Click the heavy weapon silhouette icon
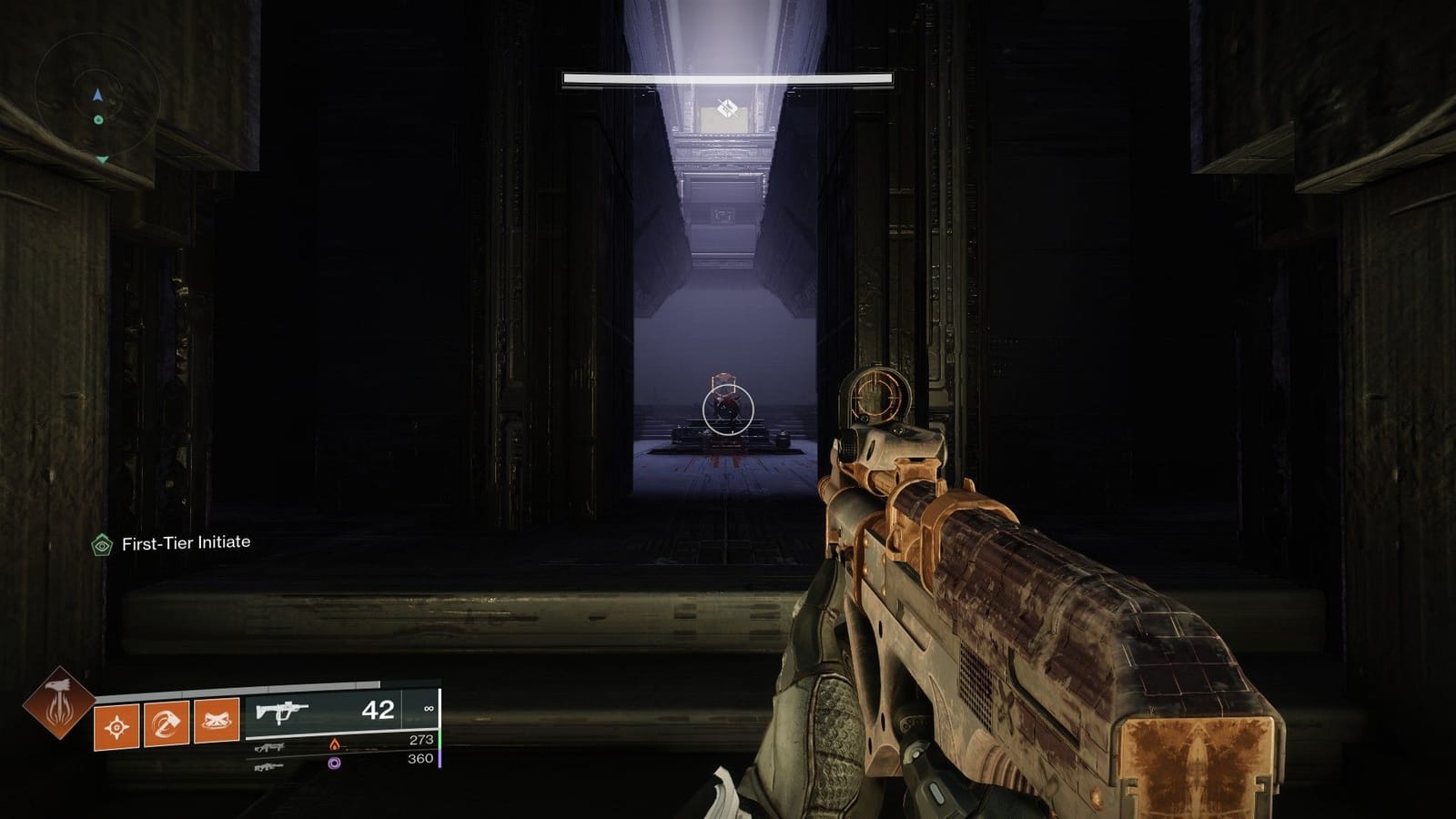The height and width of the screenshot is (819, 1456). coord(269,765)
